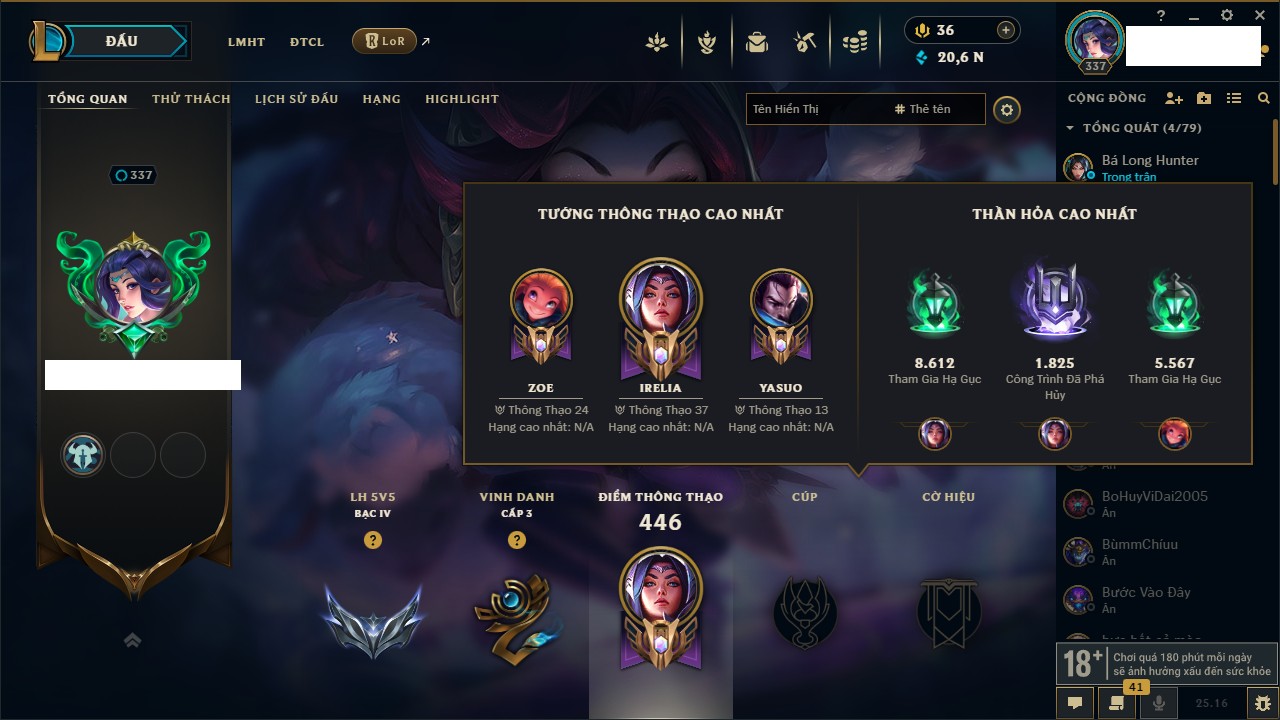Select friend Bá Long Hunter

1150,160
